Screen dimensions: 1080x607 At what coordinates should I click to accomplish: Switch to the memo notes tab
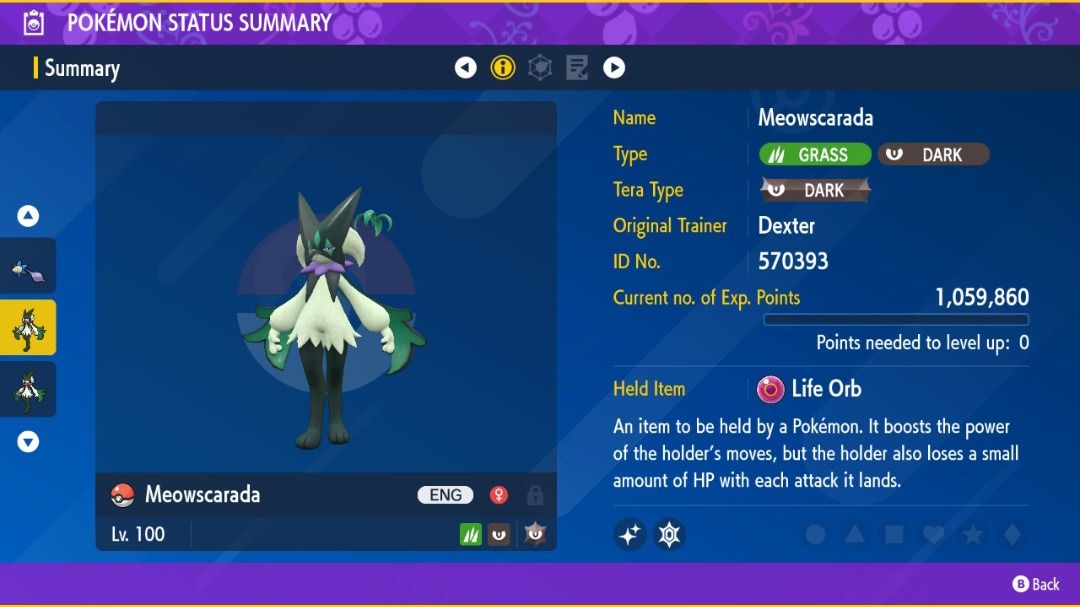coord(577,68)
